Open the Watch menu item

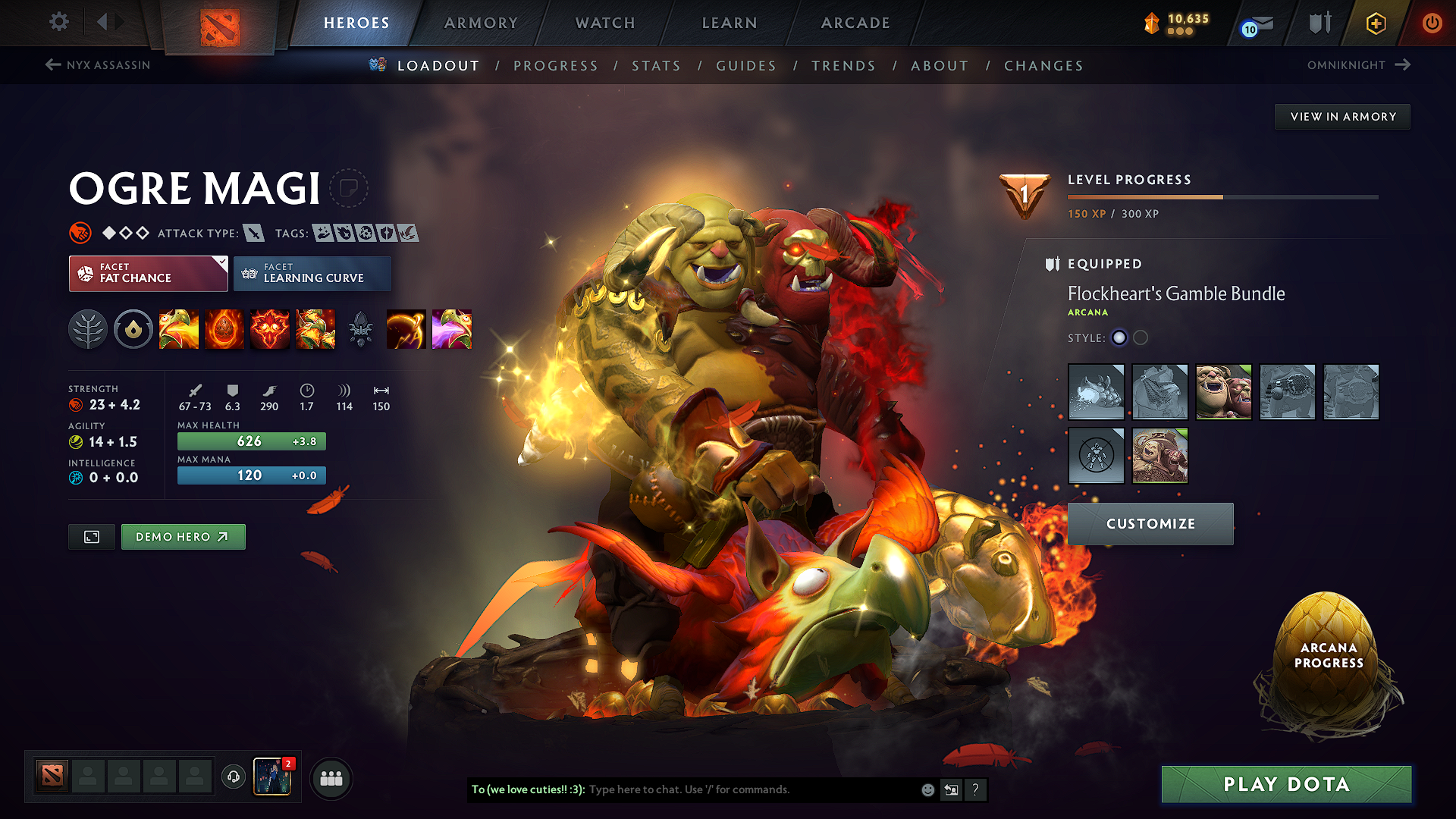604,23
